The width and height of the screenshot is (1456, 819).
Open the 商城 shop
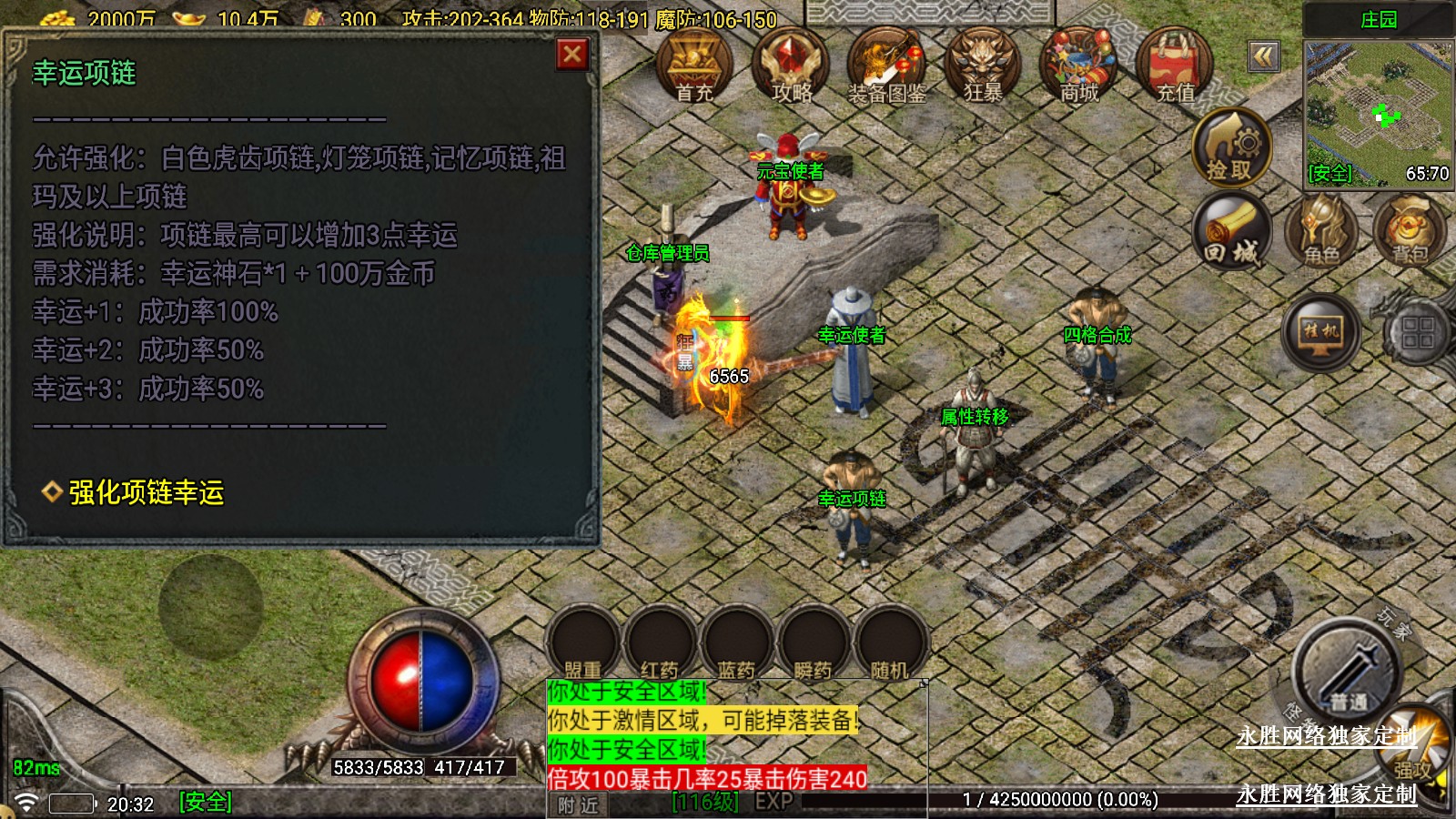click(1079, 66)
